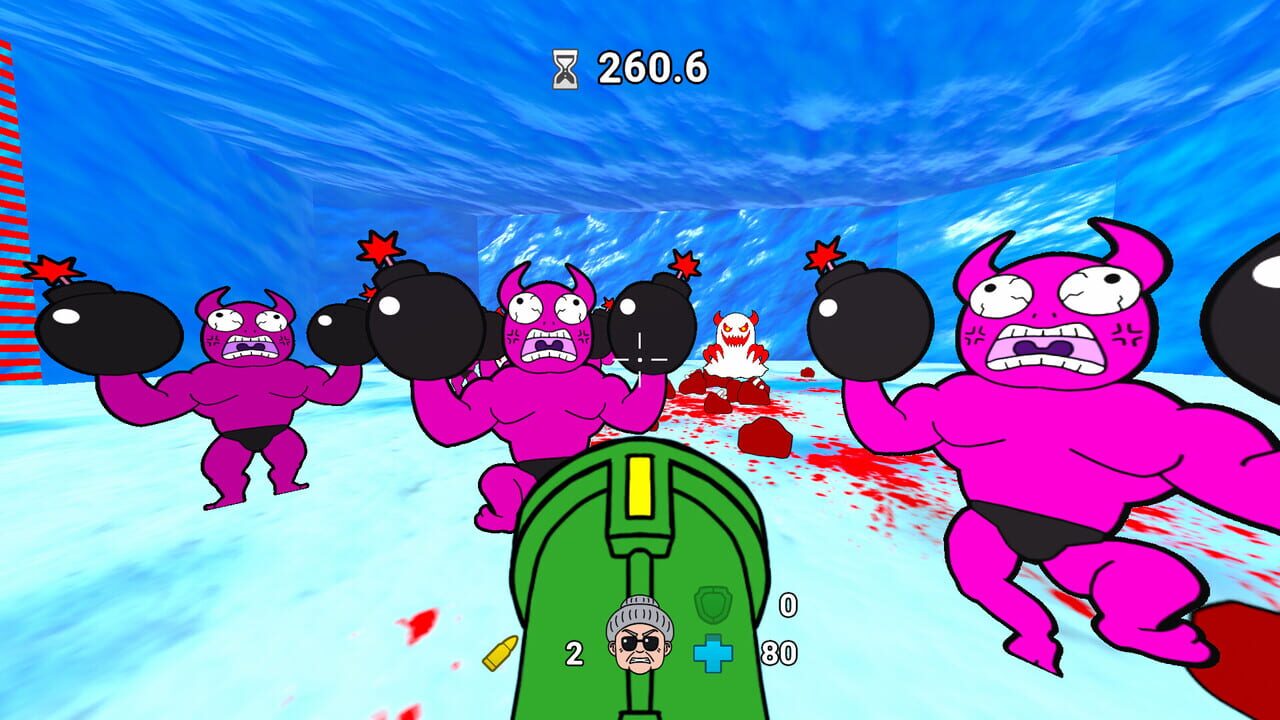The image size is (1280, 720).
Task: Click the red star fuse on nearest bomb
Action: [824, 255]
